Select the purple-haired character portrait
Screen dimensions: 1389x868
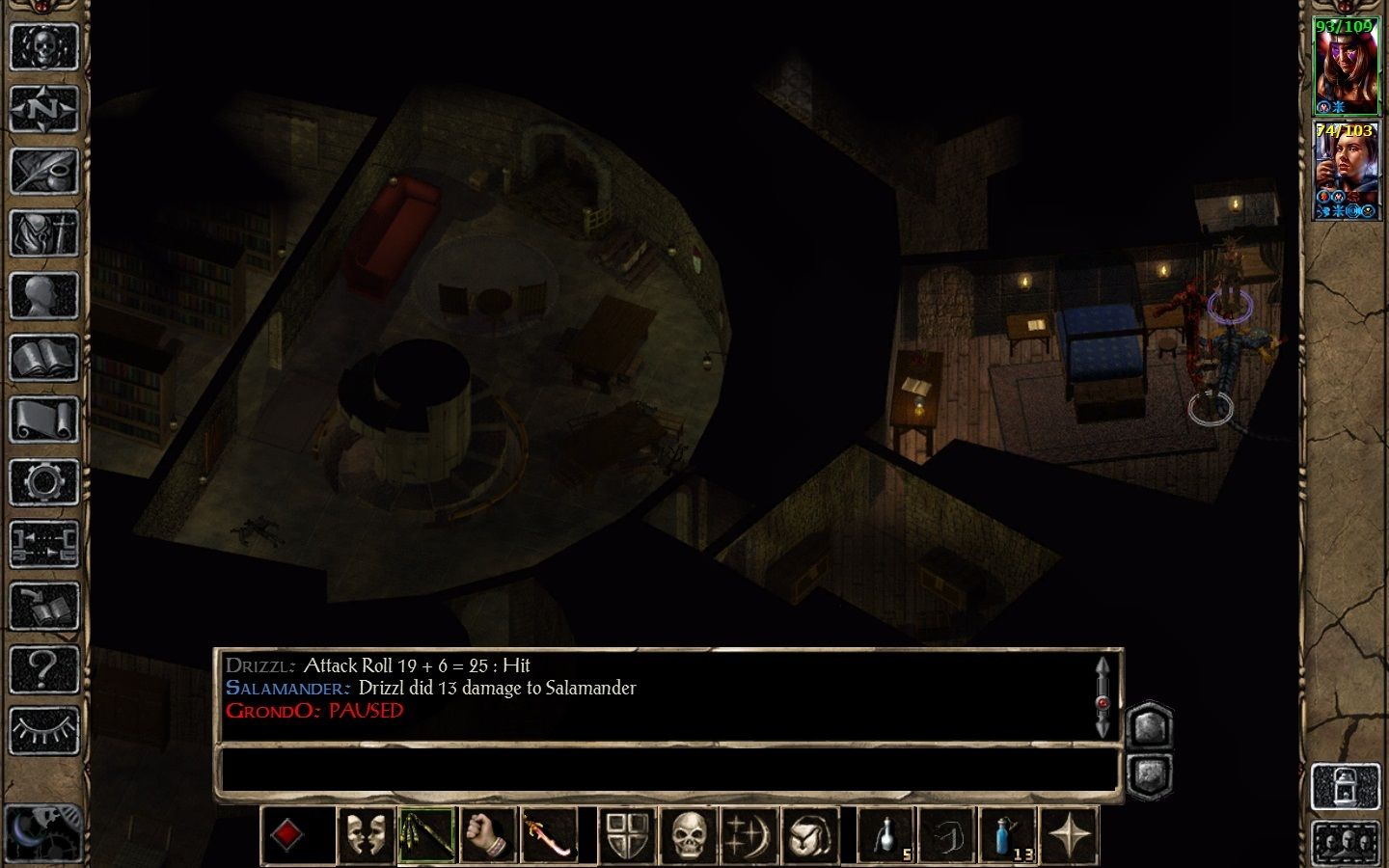pyautogui.click(x=1347, y=68)
